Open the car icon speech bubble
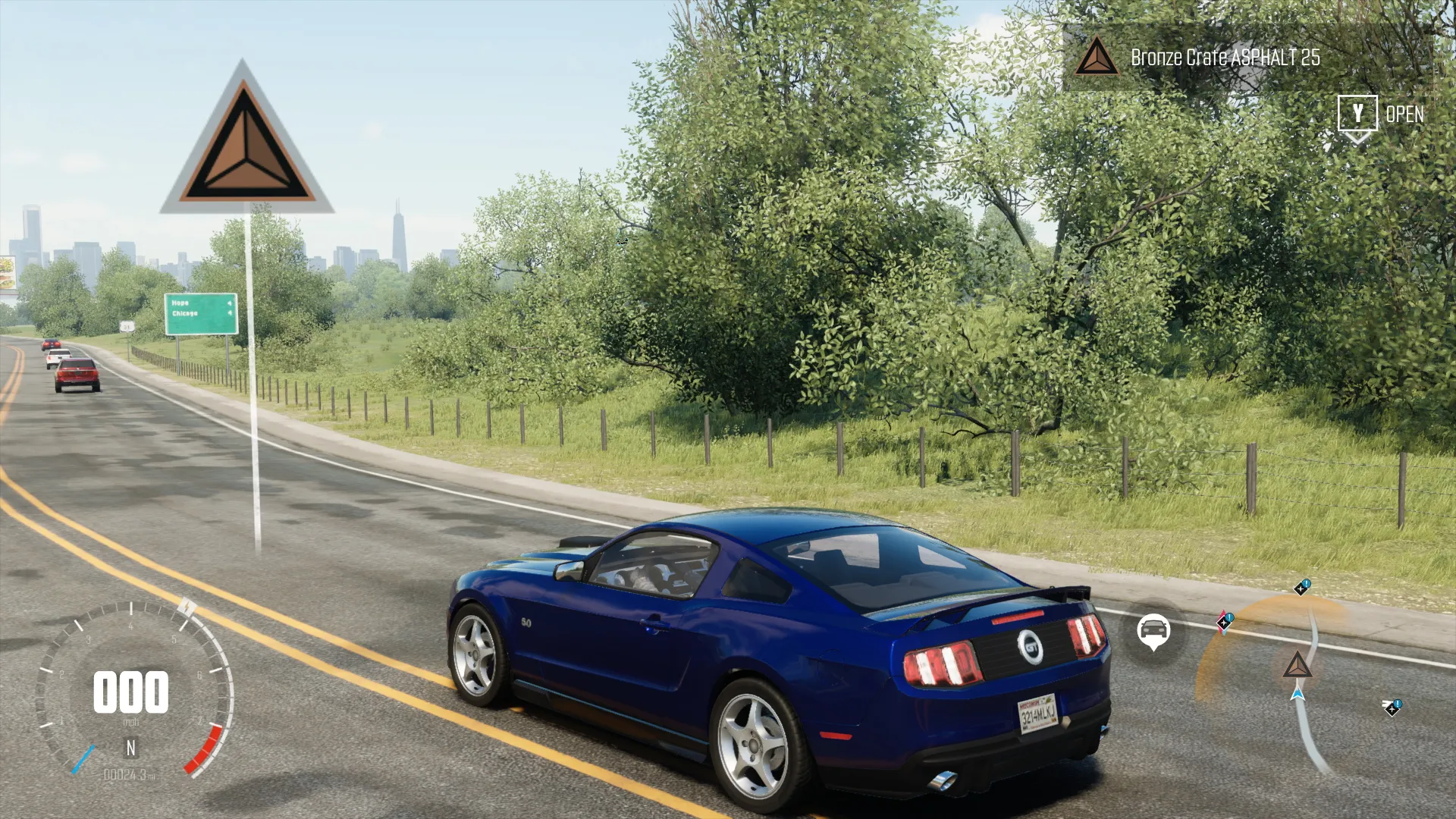The width and height of the screenshot is (1456, 819). pyautogui.click(x=1153, y=630)
